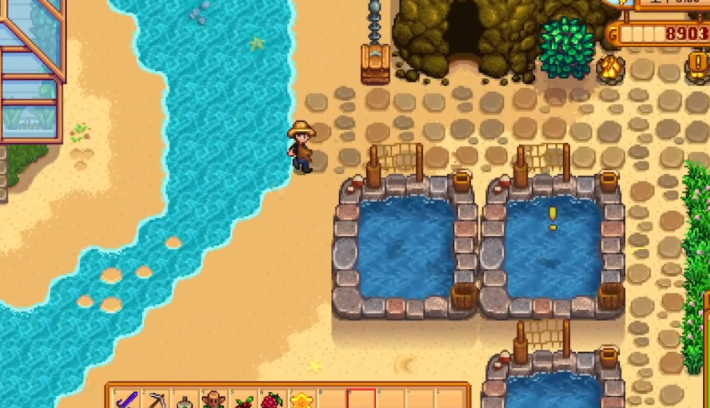Screen dimensions: 710x408
Task: Choose the yellow star item slot
Action: click(301, 400)
